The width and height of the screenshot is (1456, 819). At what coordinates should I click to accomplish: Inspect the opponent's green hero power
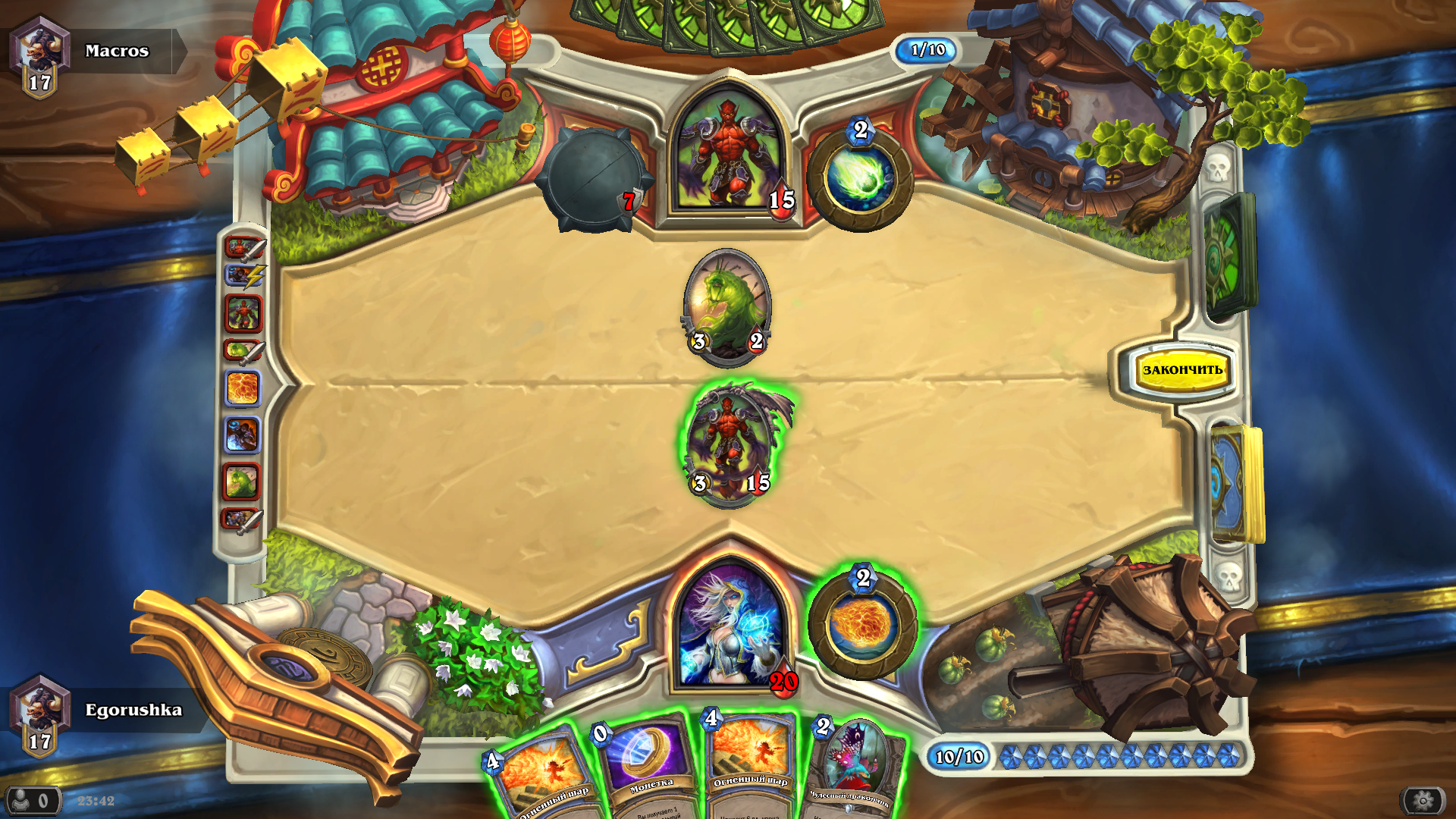pos(860,179)
